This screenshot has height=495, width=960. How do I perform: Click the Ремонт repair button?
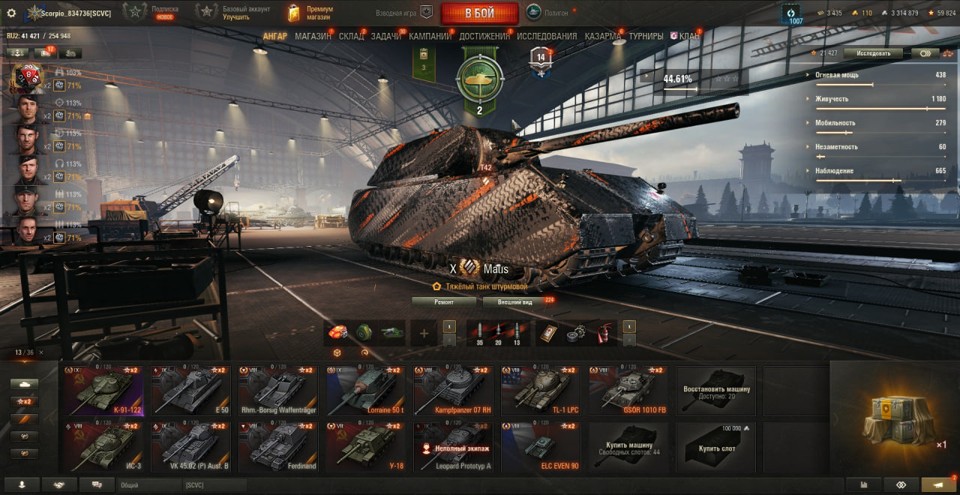click(x=443, y=299)
